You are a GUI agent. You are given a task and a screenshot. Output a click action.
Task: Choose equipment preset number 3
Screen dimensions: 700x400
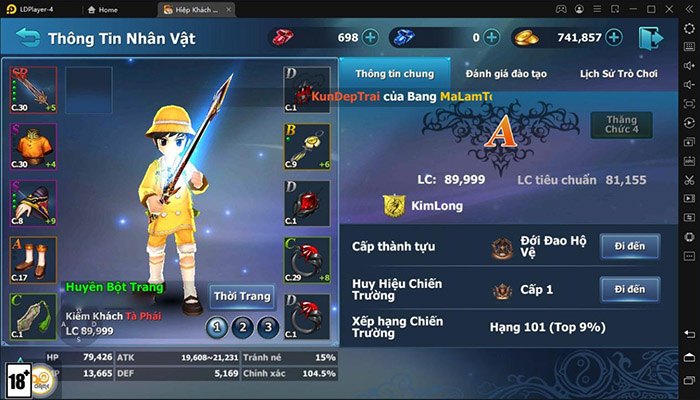(x=266, y=326)
